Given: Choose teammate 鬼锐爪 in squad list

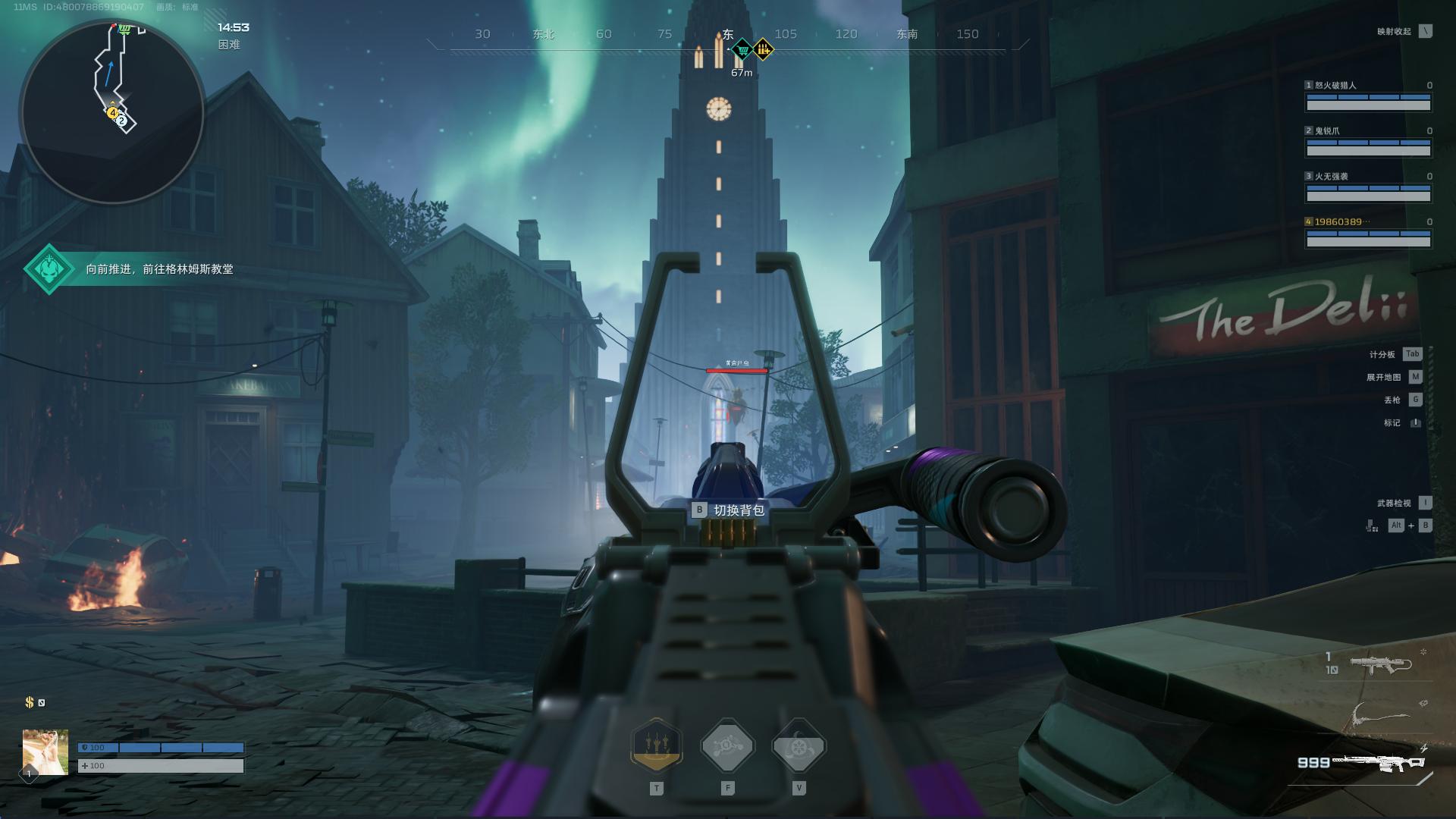Looking at the screenshot, I should click(x=1368, y=143).
